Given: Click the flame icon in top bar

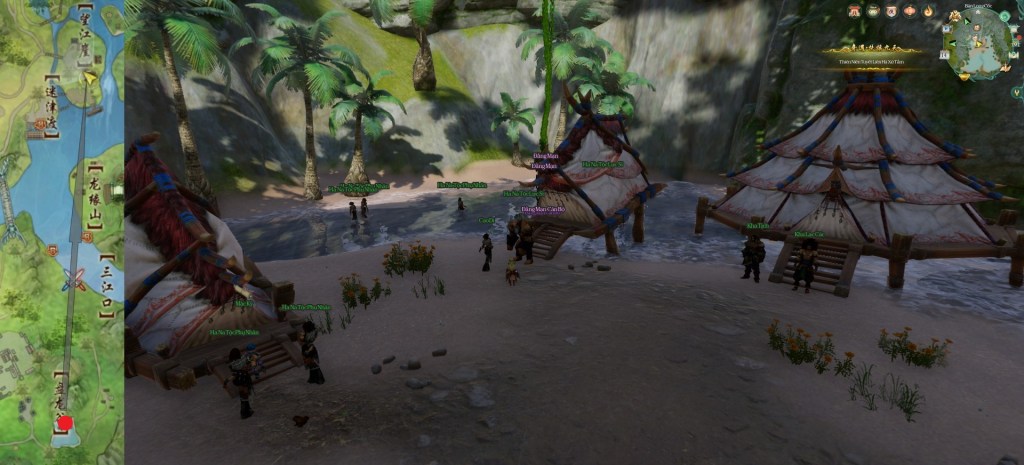Looking at the screenshot, I should click(x=928, y=11).
